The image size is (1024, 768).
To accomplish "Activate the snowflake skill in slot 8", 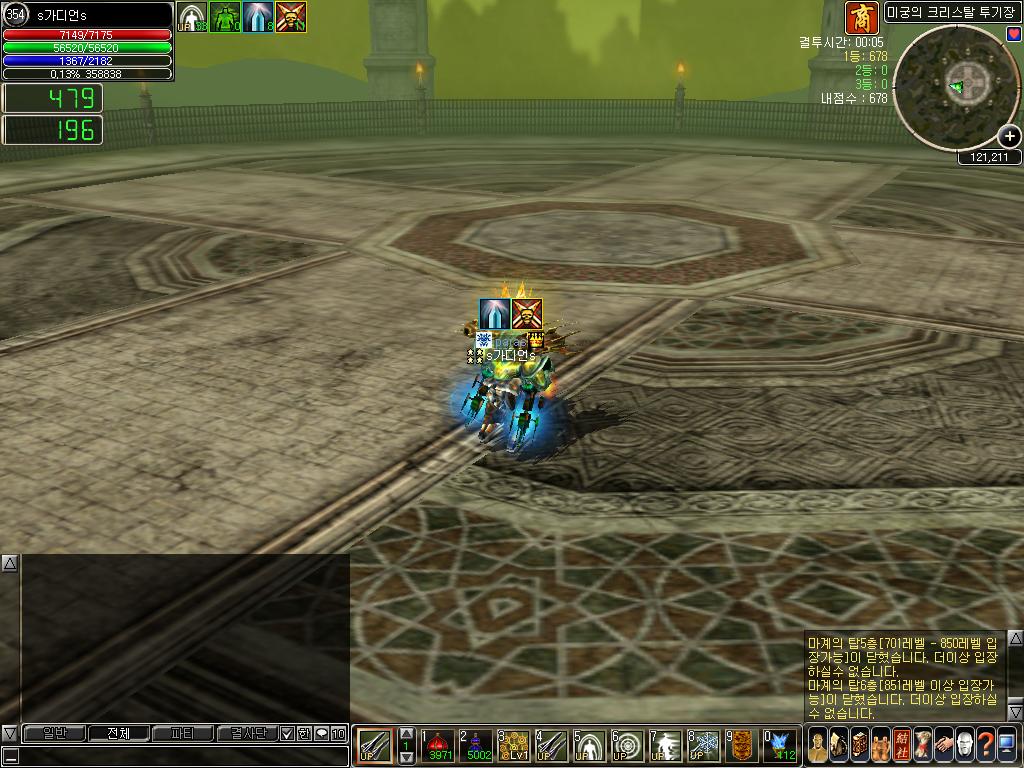I will (705, 745).
